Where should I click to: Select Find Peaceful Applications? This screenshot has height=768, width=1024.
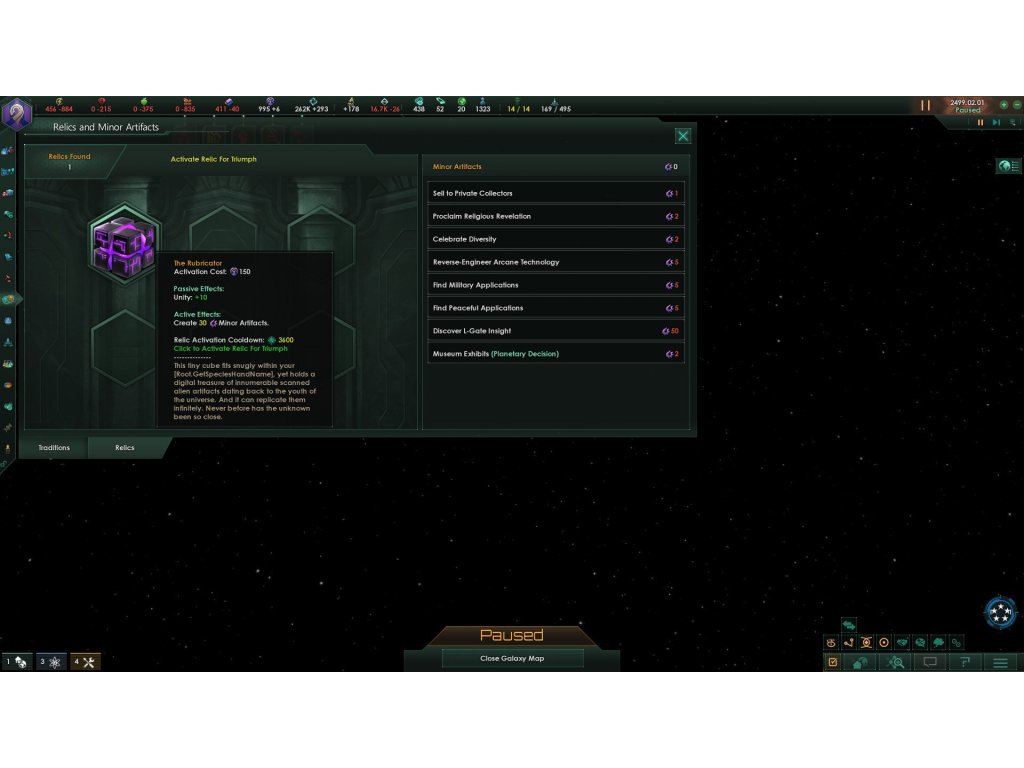[556, 308]
